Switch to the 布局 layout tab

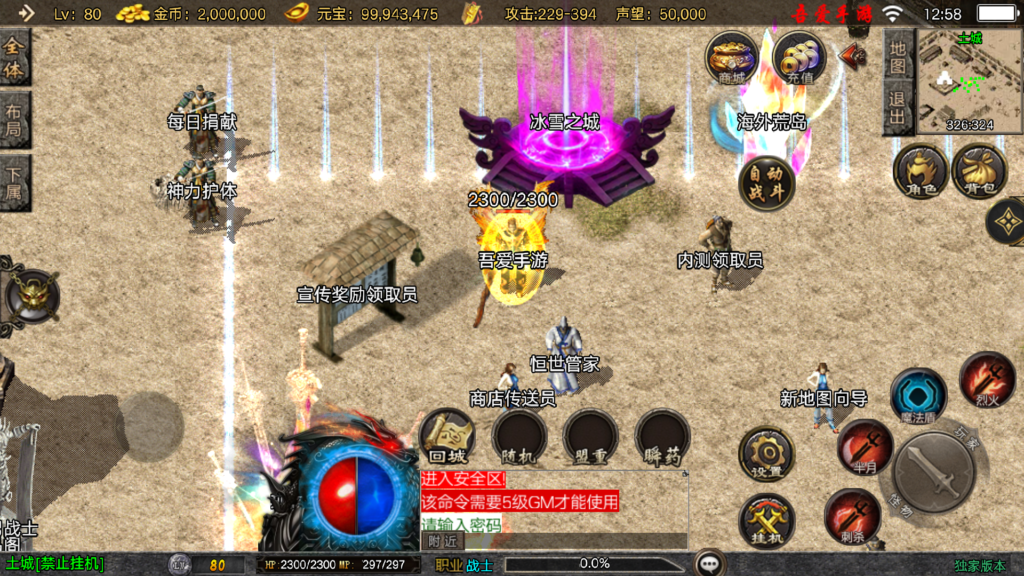15,120
